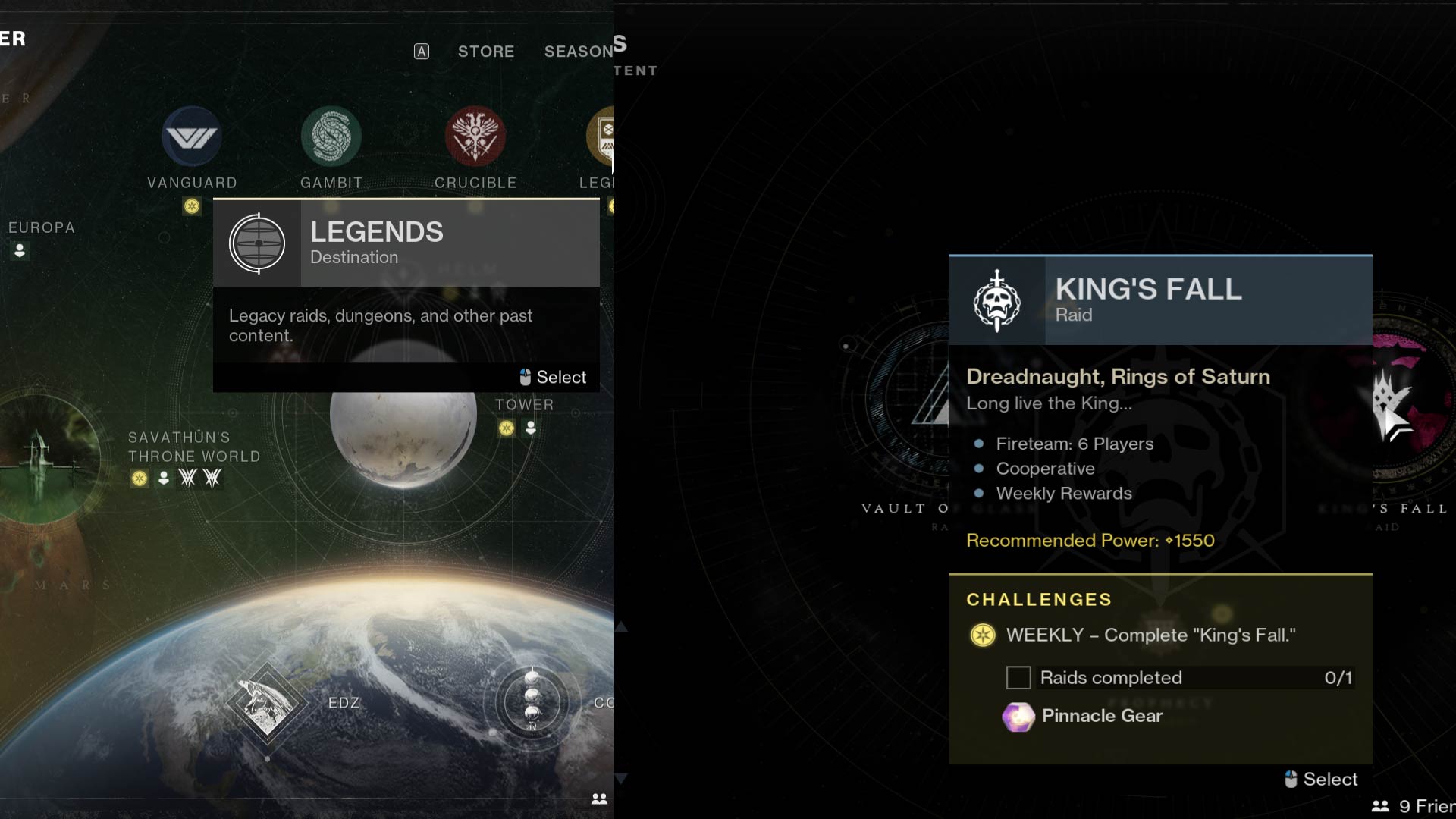Open the STORE menu
This screenshot has height=819, width=1456.
tap(485, 52)
